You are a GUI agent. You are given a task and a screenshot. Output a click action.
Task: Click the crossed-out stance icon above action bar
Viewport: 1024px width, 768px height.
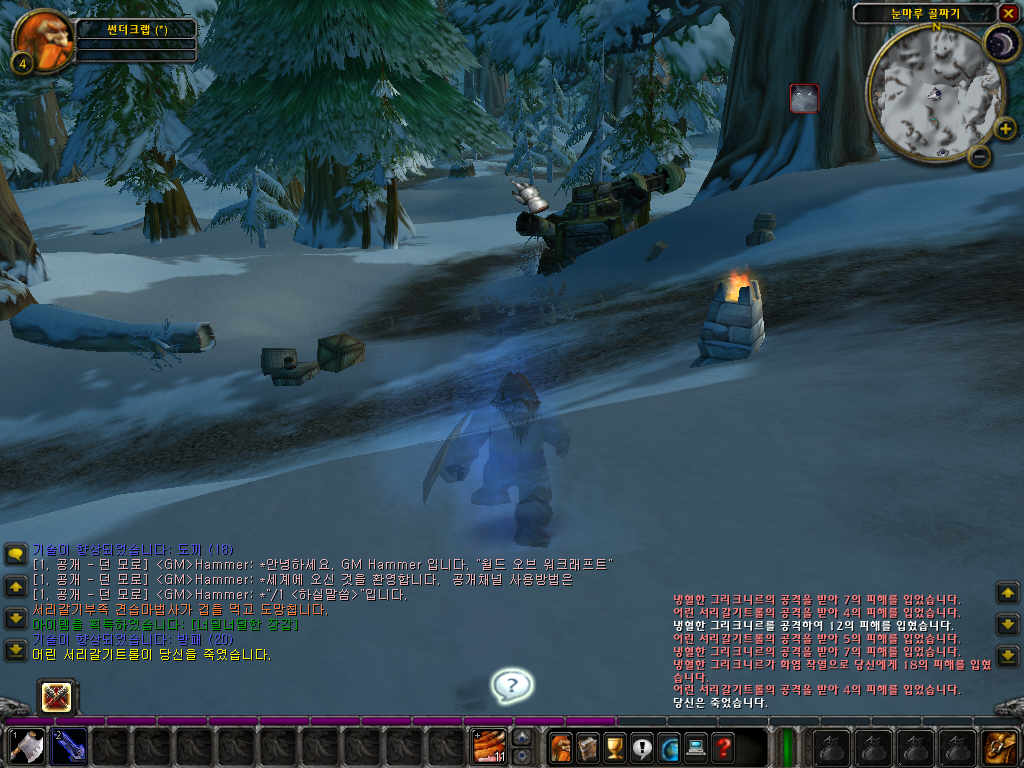tap(56, 697)
